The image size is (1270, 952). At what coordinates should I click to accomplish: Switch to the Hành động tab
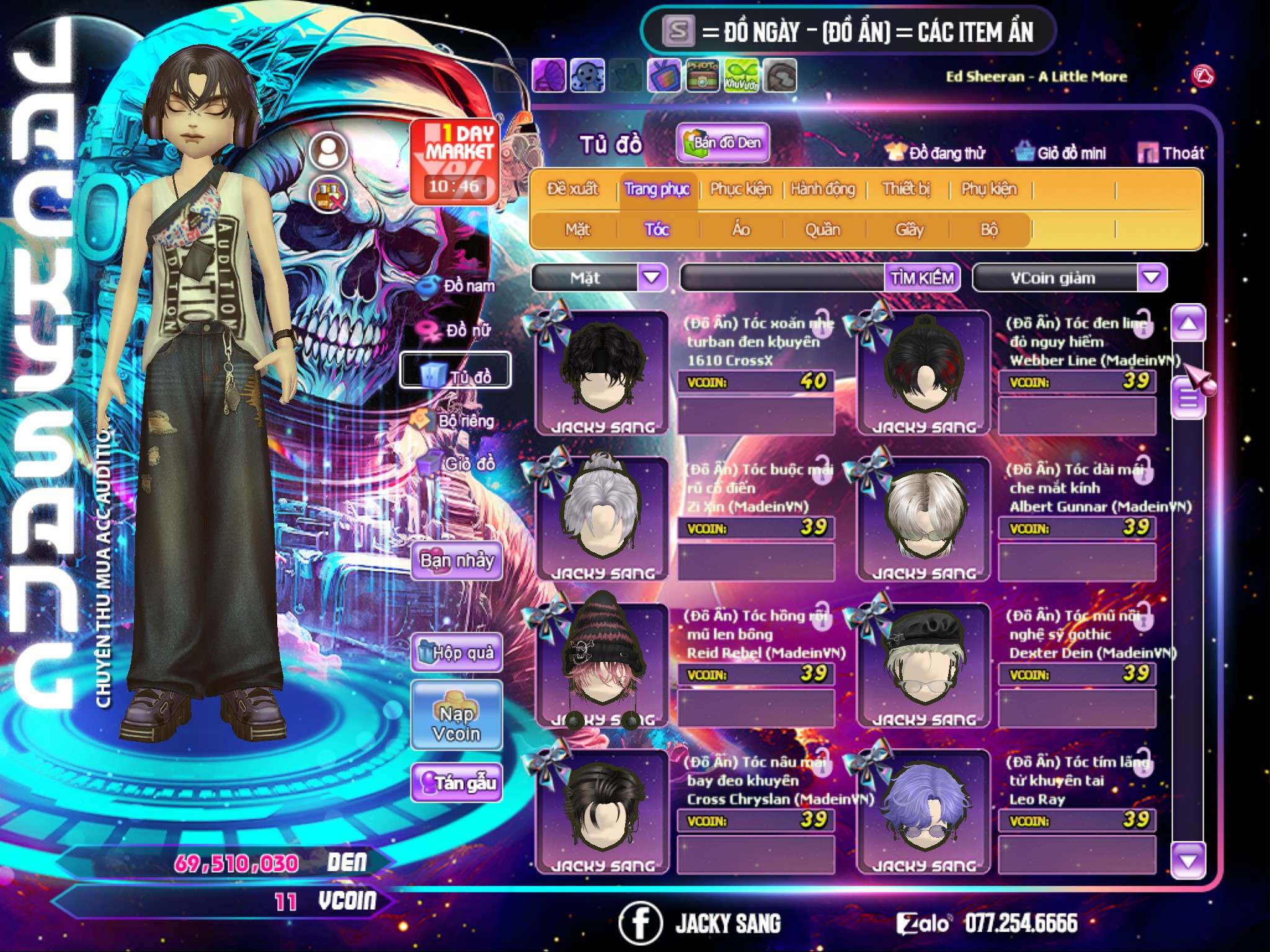coord(822,189)
